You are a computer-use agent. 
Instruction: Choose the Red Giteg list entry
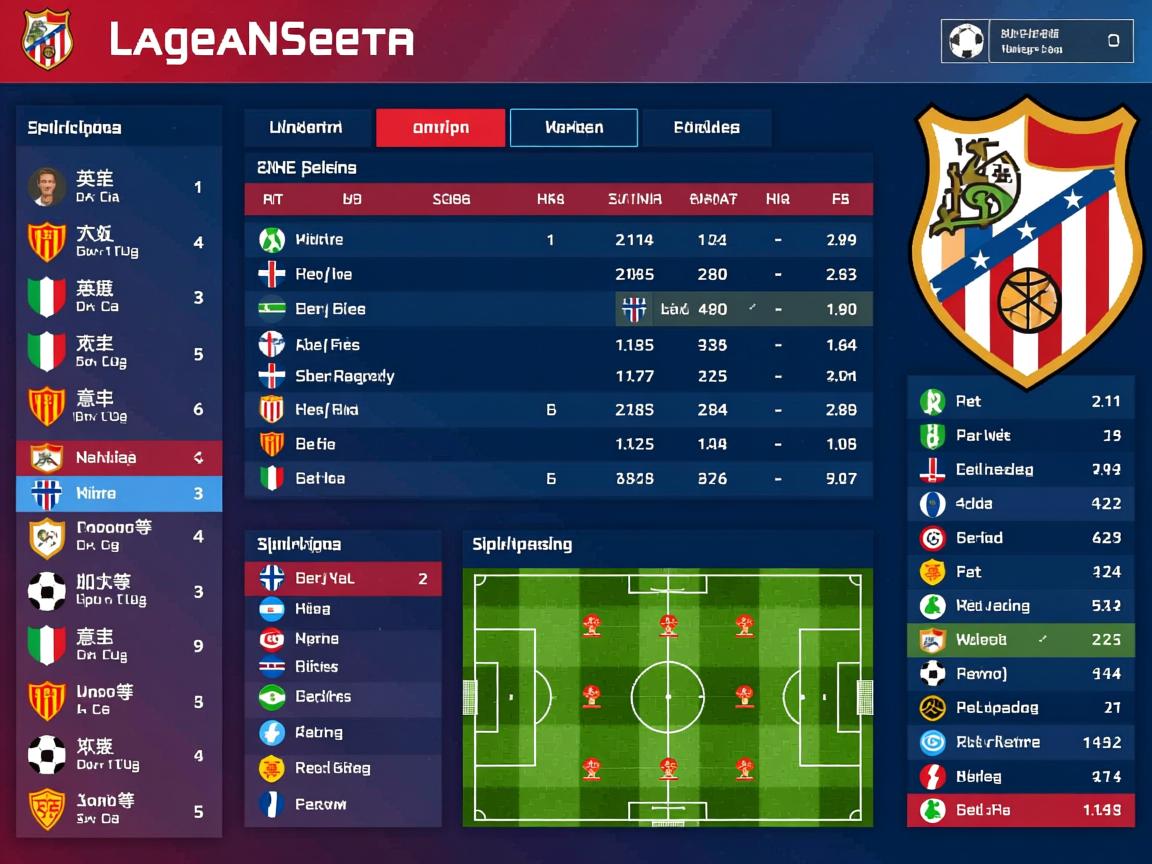click(x=342, y=768)
